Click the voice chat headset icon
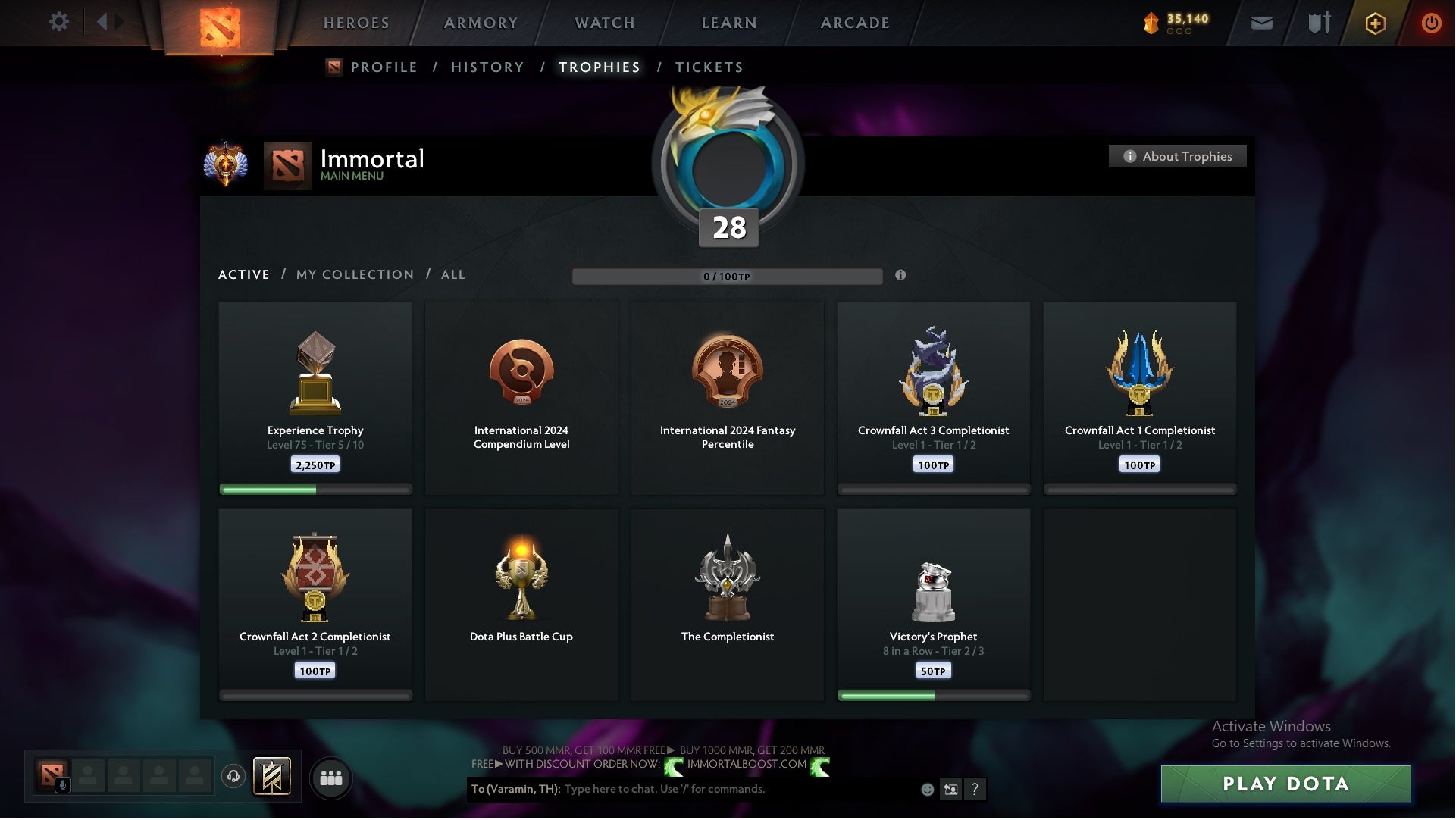The height and width of the screenshot is (820, 1456). 233,777
